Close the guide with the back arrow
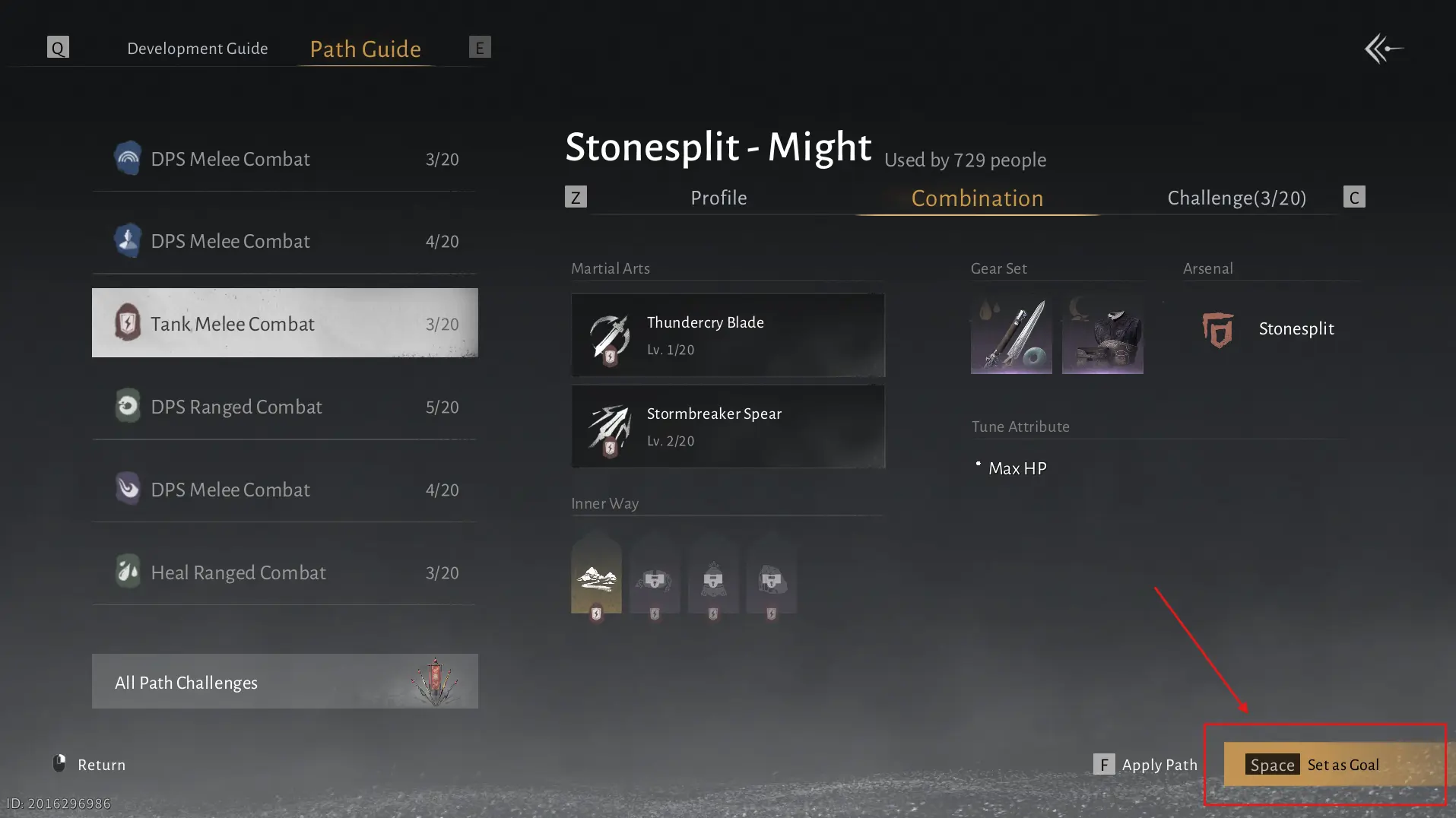The width and height of the screenshot is (1456, 818). 1383,49
